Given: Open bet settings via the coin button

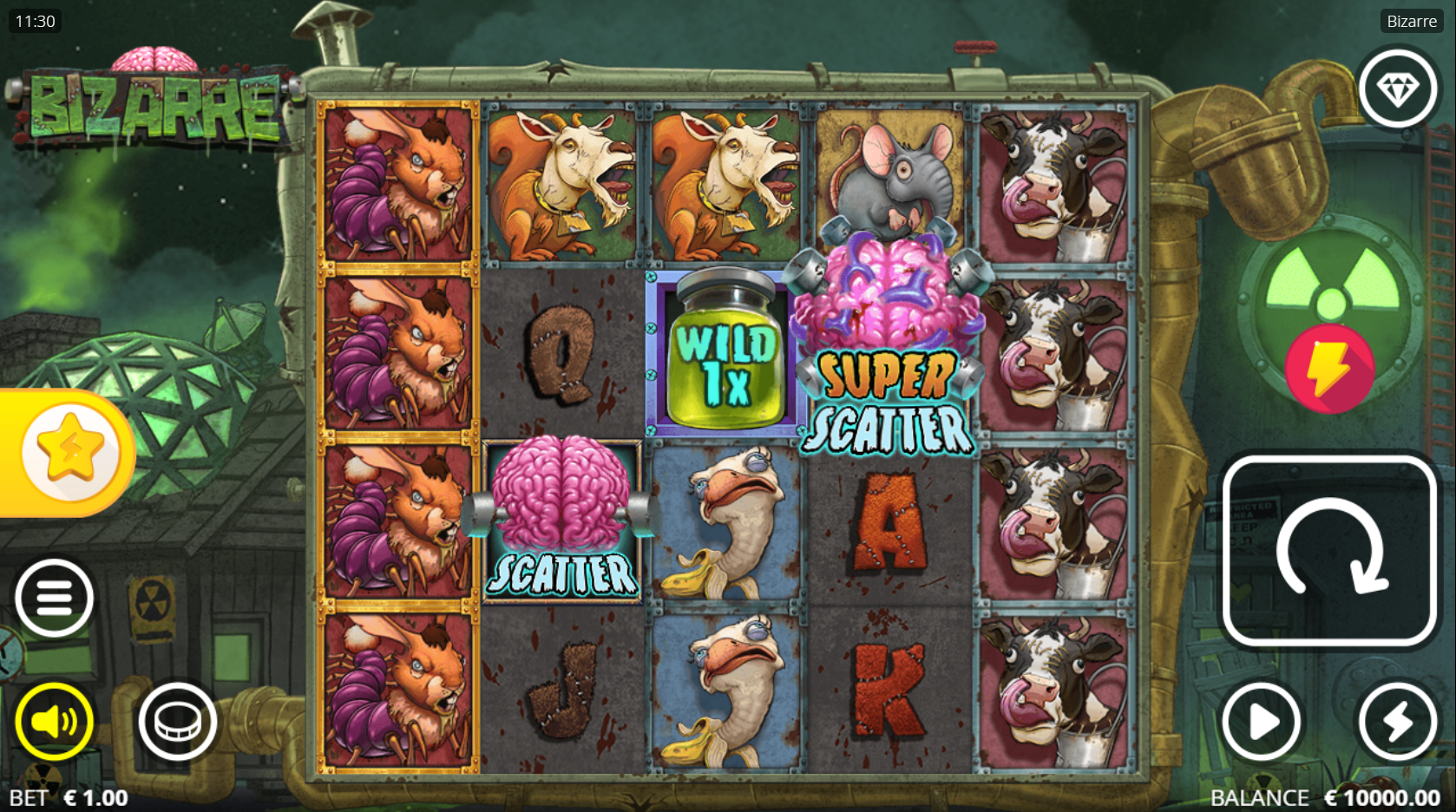Looking at the screenshot, I should tap(178, 721).
